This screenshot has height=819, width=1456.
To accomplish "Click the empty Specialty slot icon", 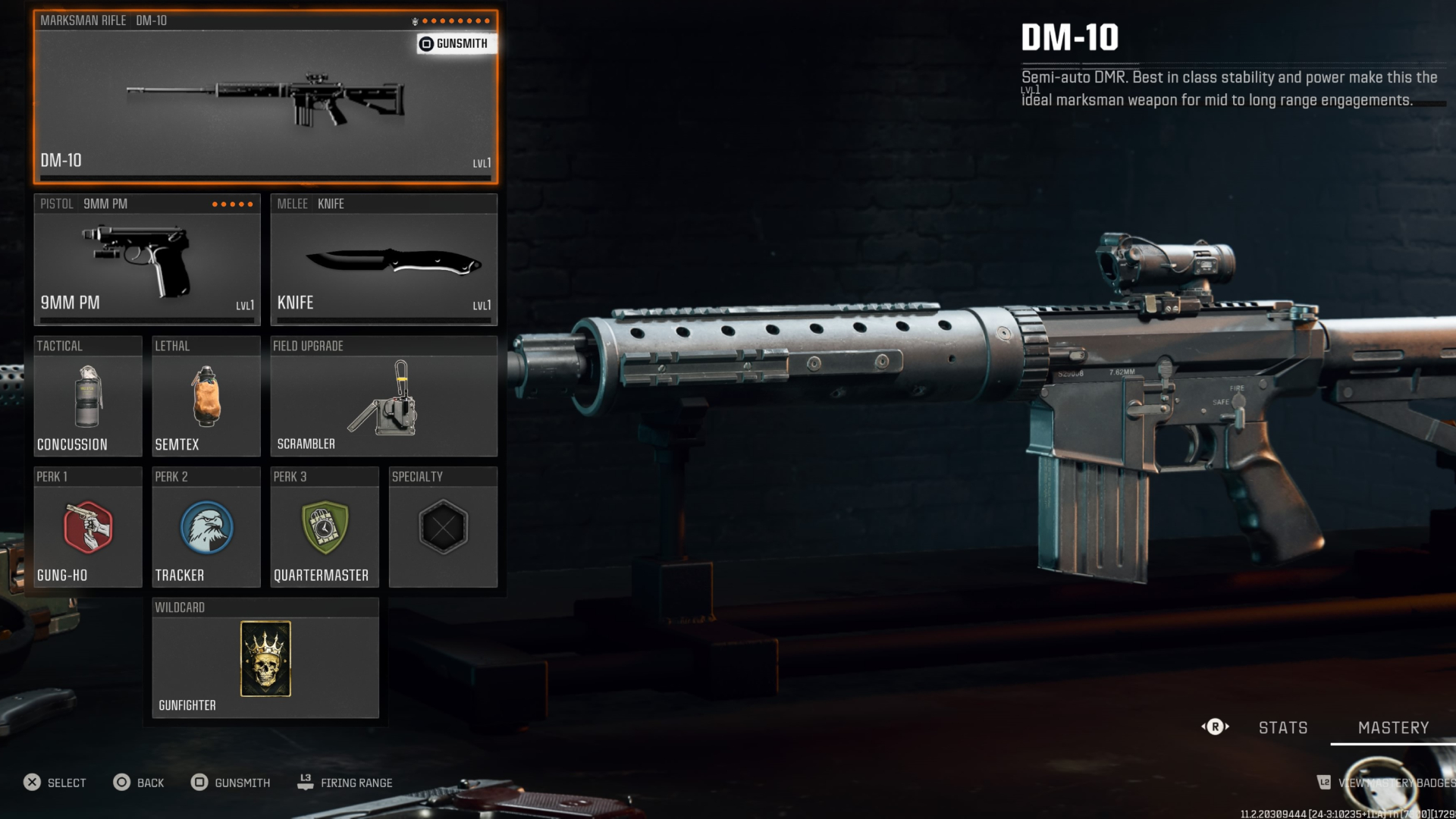I will (x=444, y=527).
